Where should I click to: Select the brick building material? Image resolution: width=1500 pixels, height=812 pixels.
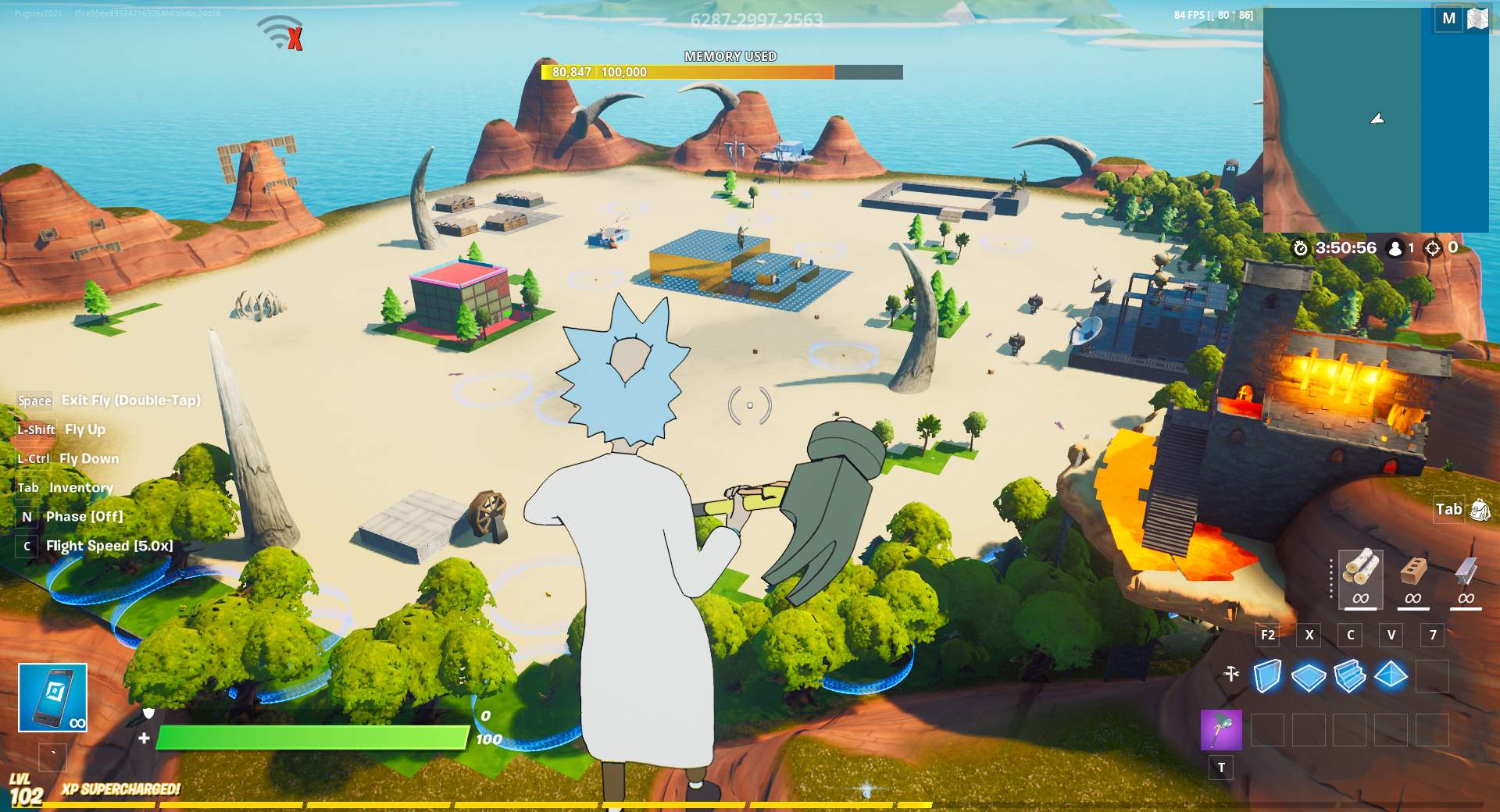pos(1412,578)
